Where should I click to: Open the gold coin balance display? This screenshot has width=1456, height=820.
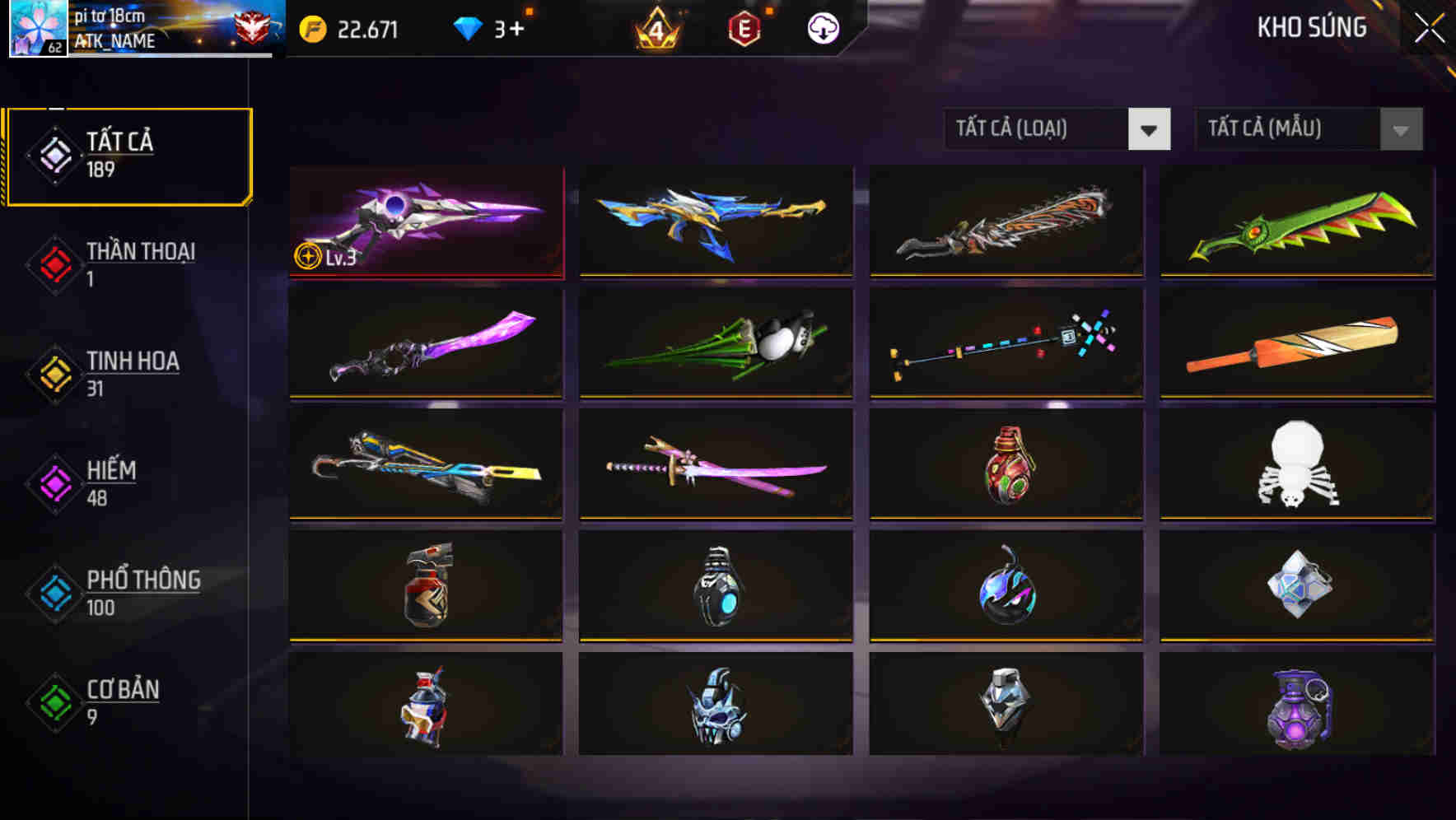point(350,27)
